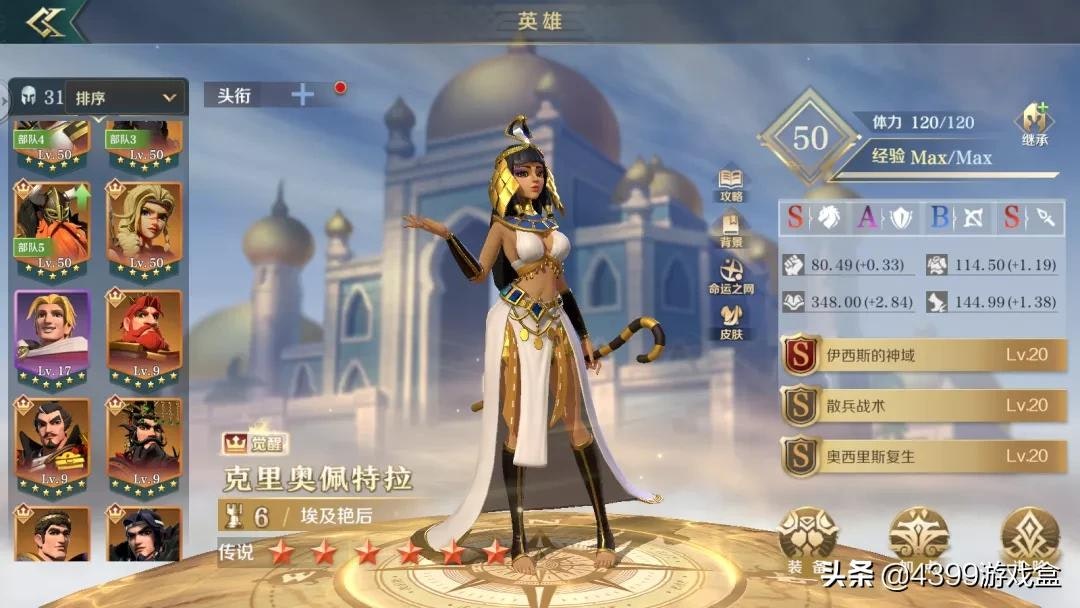Viewport: 1080px width, 608px height.
Task: Go back using the top-left arrow
Action: click(x=45, y=22)
